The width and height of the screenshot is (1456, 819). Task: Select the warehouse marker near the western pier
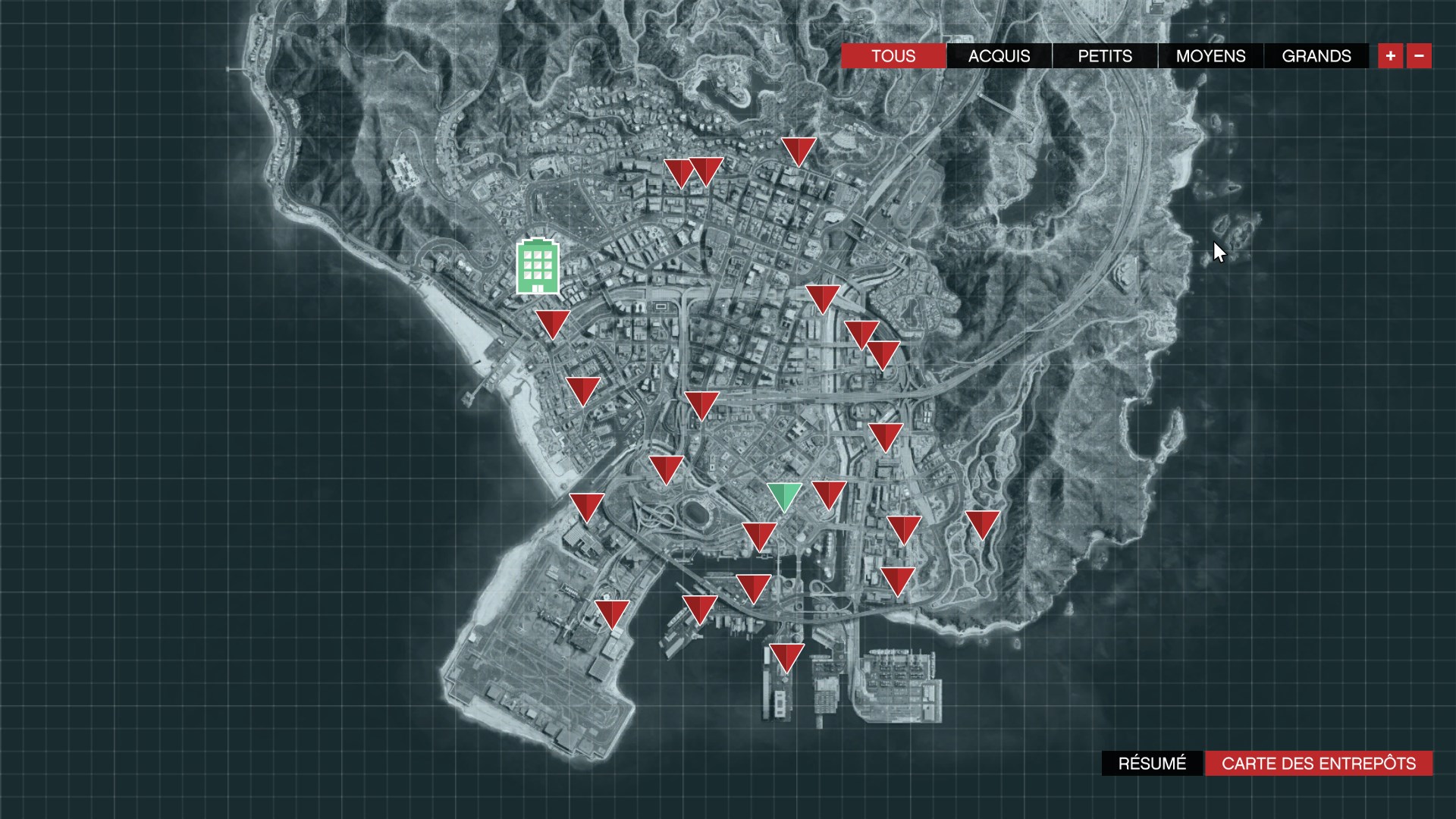[582, 391]
